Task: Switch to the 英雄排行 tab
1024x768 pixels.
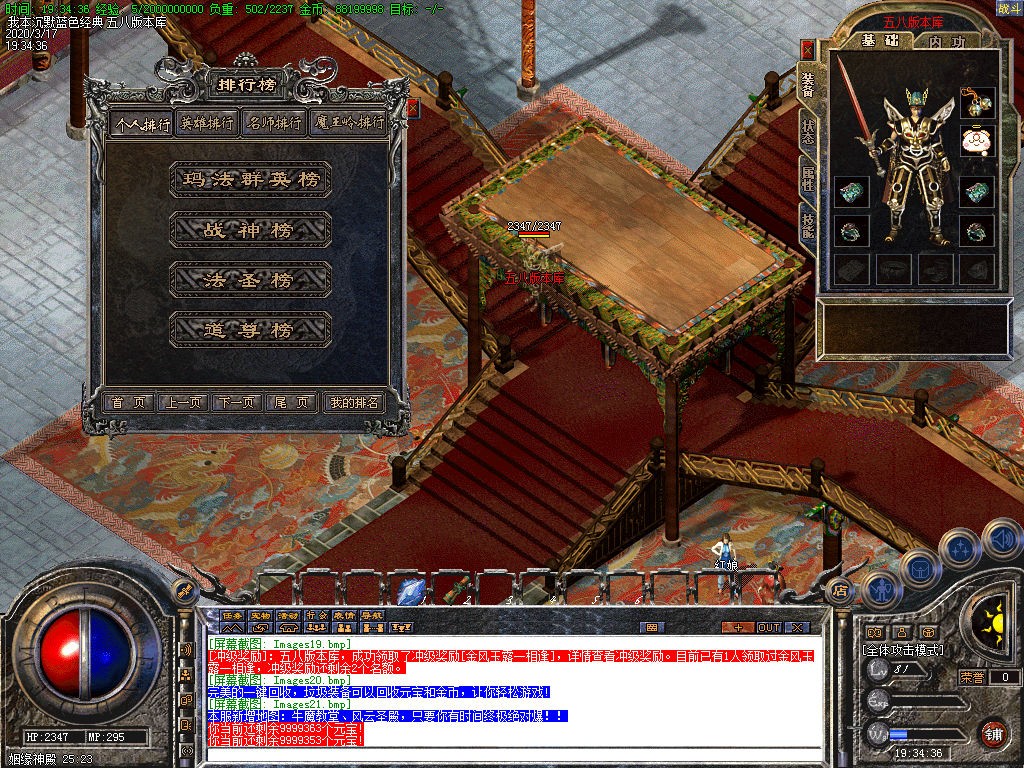Action: 207,123
